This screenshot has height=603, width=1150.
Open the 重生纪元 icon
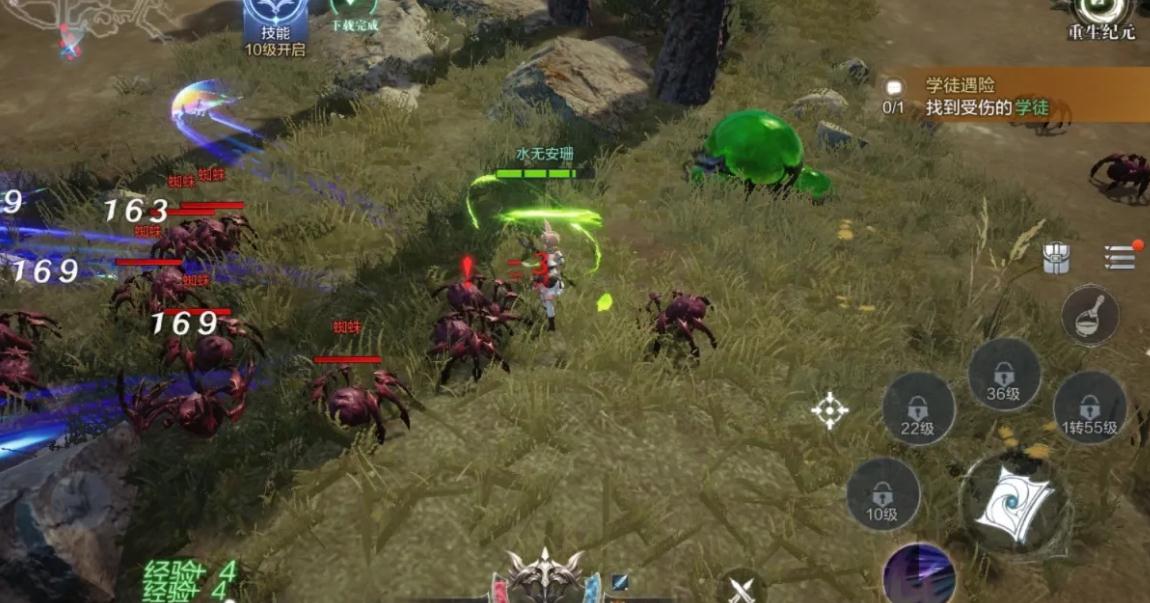click(1101, 17)
